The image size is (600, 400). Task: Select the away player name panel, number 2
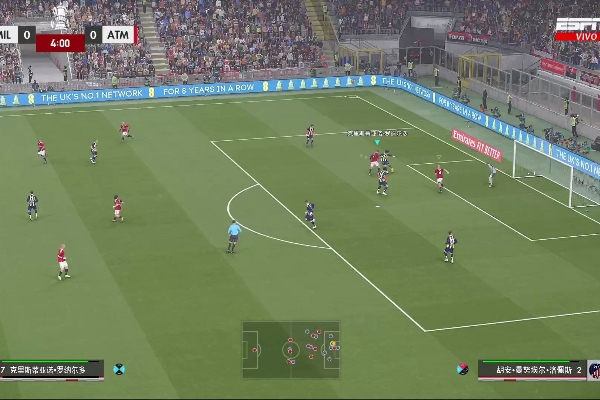[531, 370]
